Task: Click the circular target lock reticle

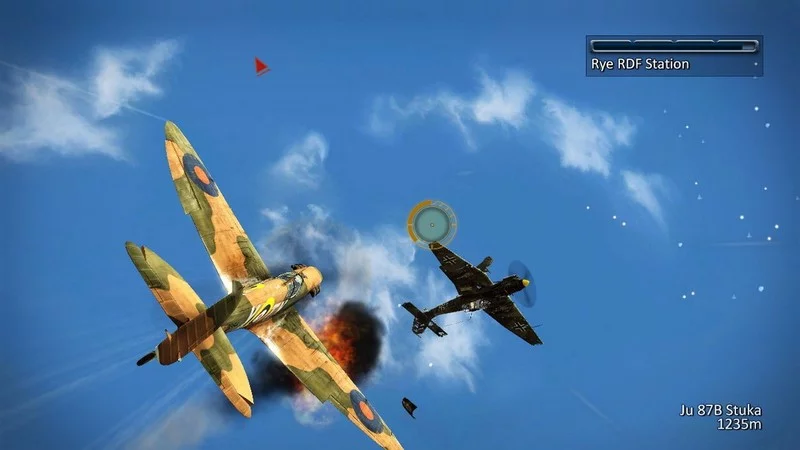Action: tap(431, 223)
